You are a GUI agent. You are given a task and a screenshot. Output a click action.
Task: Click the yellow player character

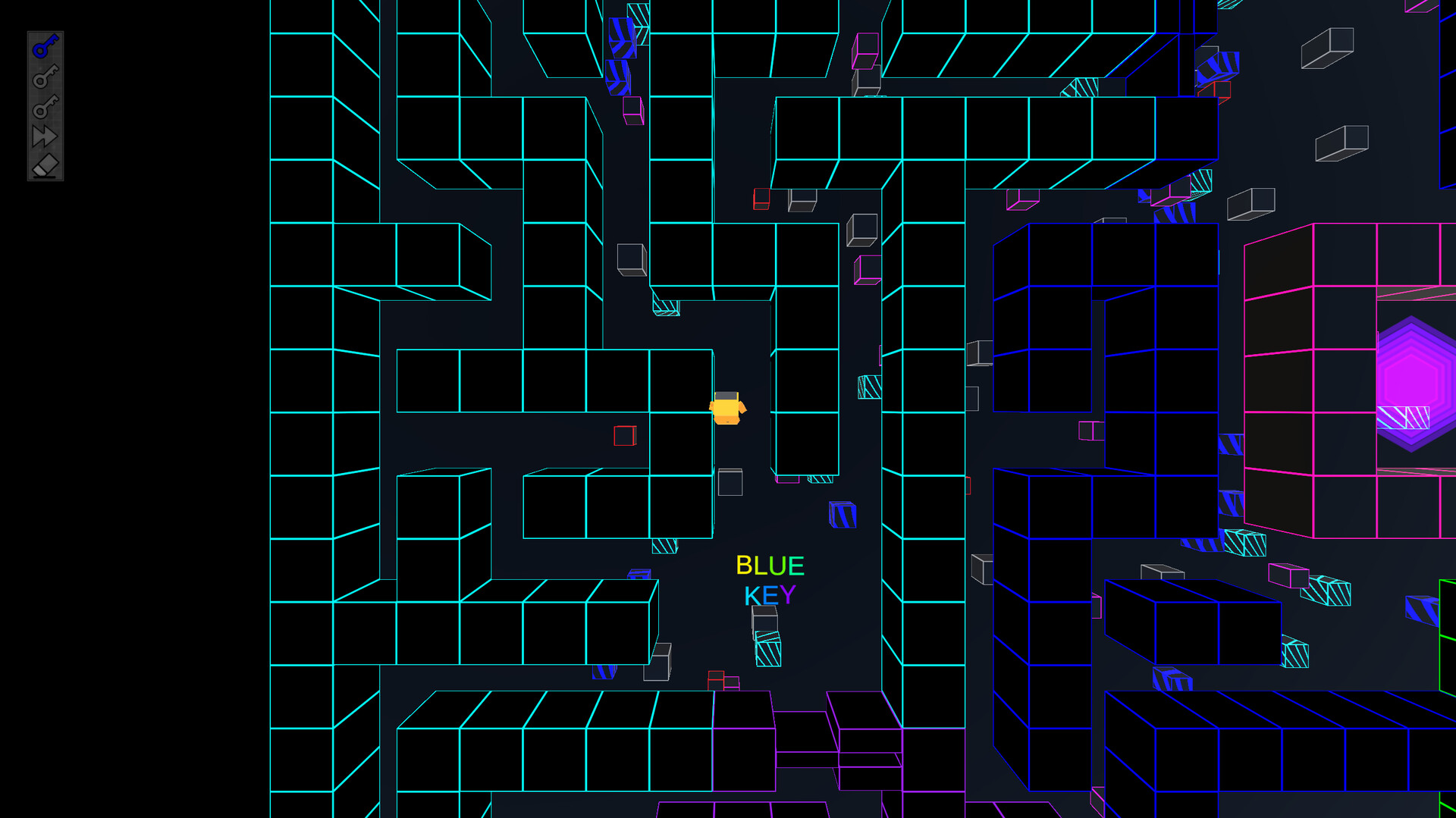tap(726, 409)
